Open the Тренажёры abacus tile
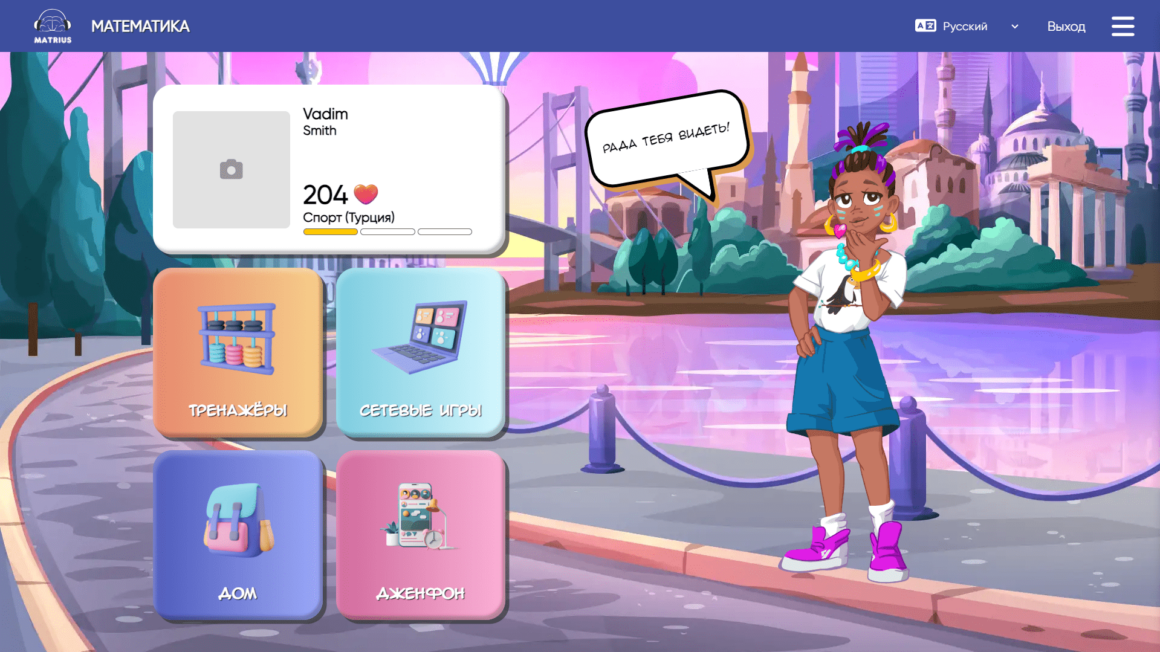 pyautogui.click(x=238, y=352)
